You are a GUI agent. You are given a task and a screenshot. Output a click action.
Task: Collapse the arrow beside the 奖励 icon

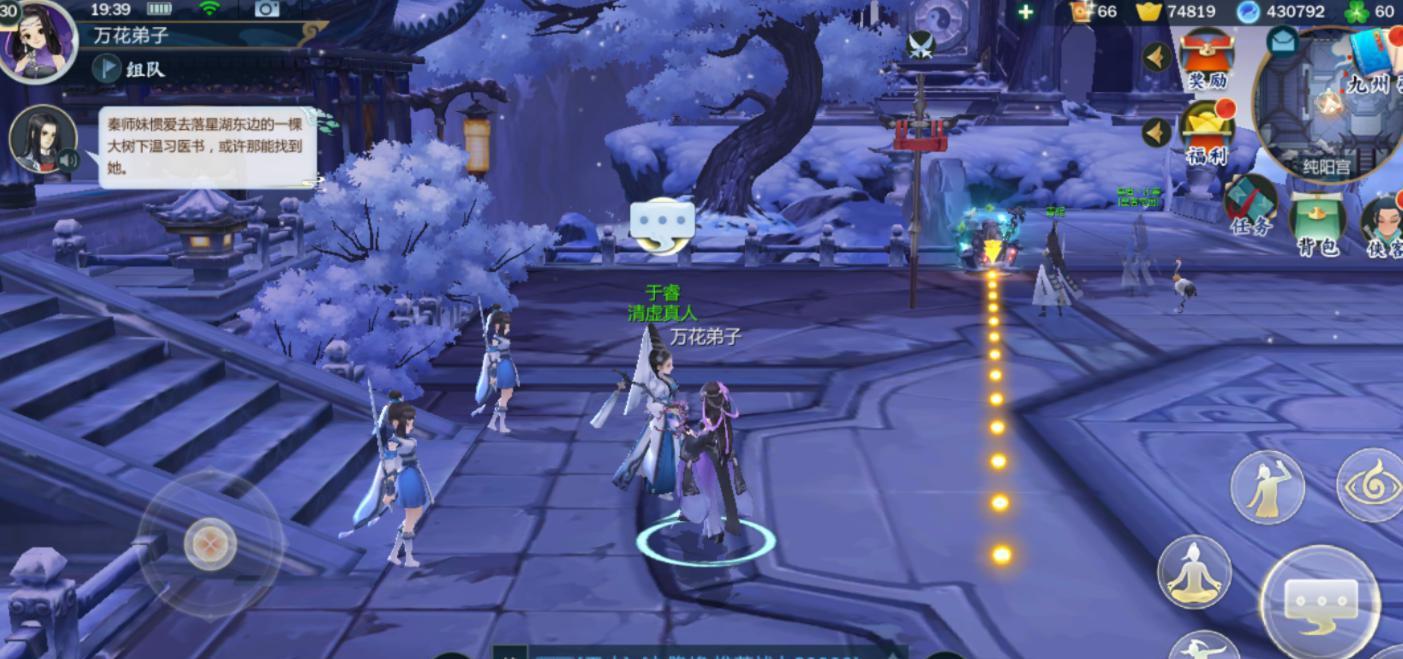(1157, 56)
